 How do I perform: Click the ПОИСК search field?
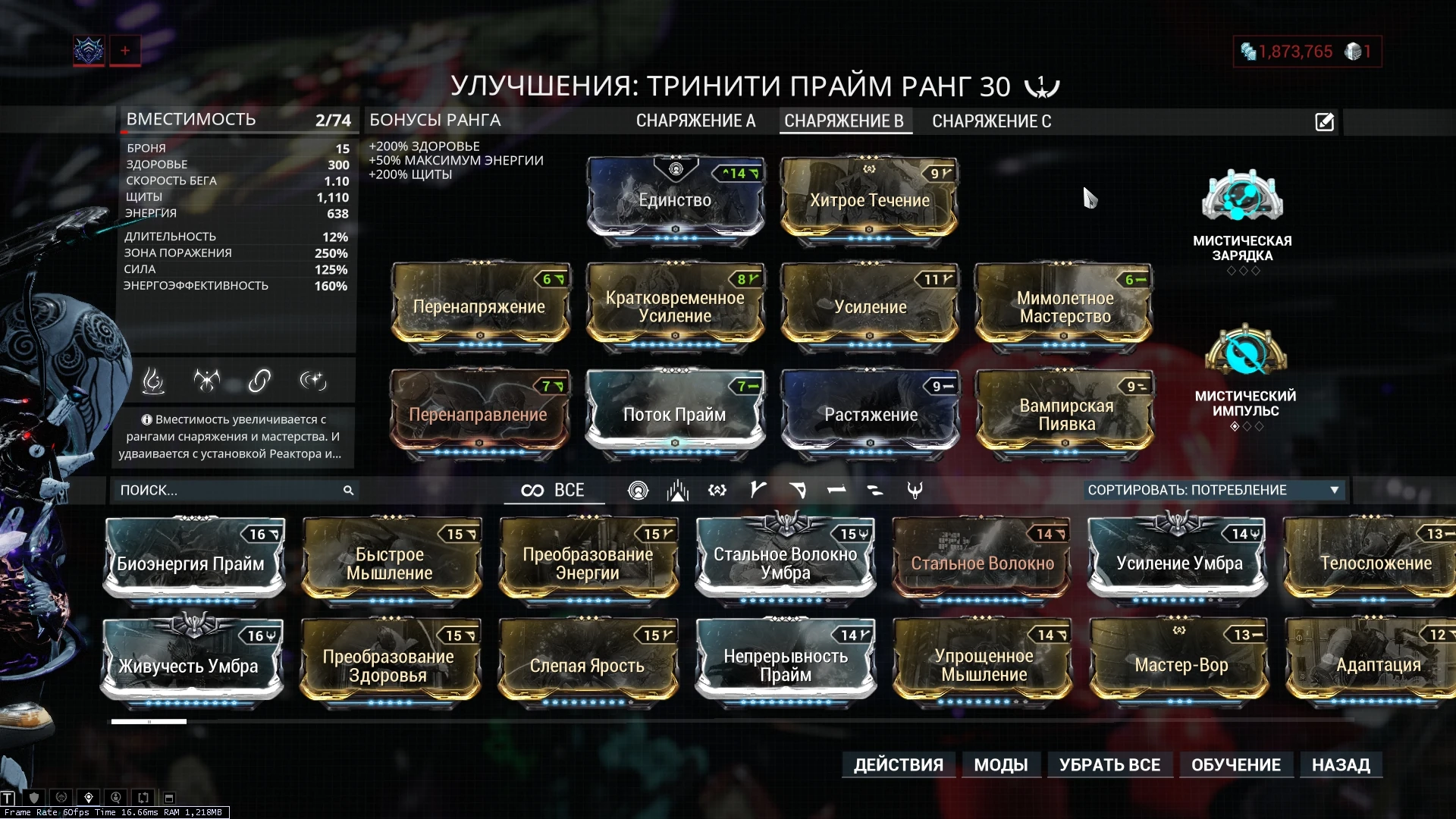[227, 491]
